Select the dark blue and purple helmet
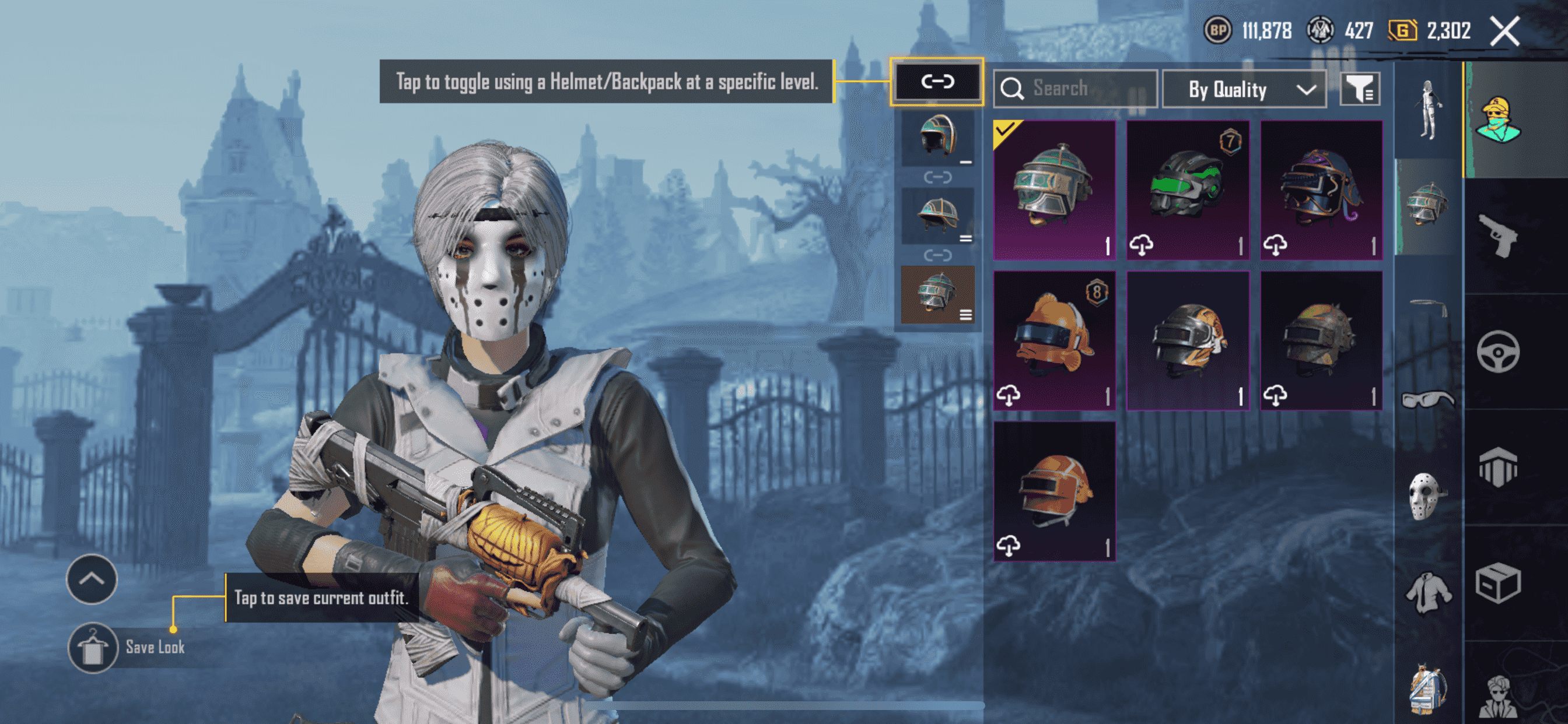1568x724 pixels. (1321, 189)
